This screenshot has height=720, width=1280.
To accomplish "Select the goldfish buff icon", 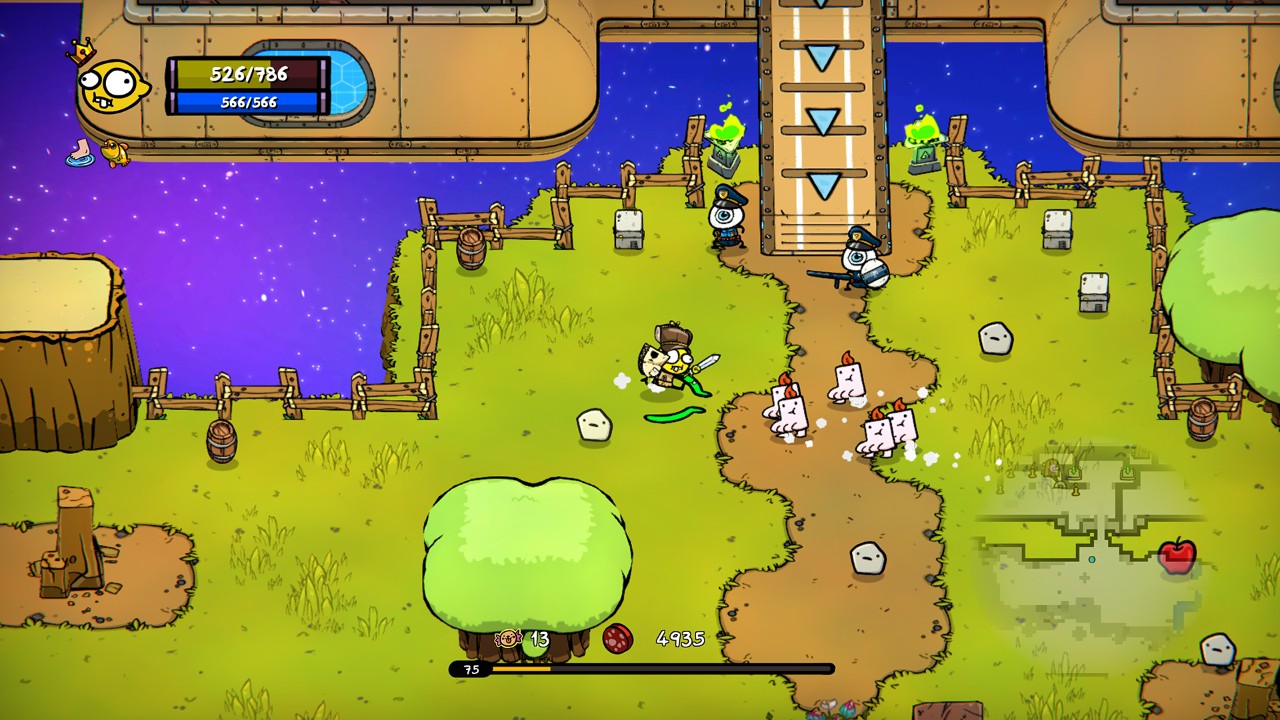I will [115, 152].
